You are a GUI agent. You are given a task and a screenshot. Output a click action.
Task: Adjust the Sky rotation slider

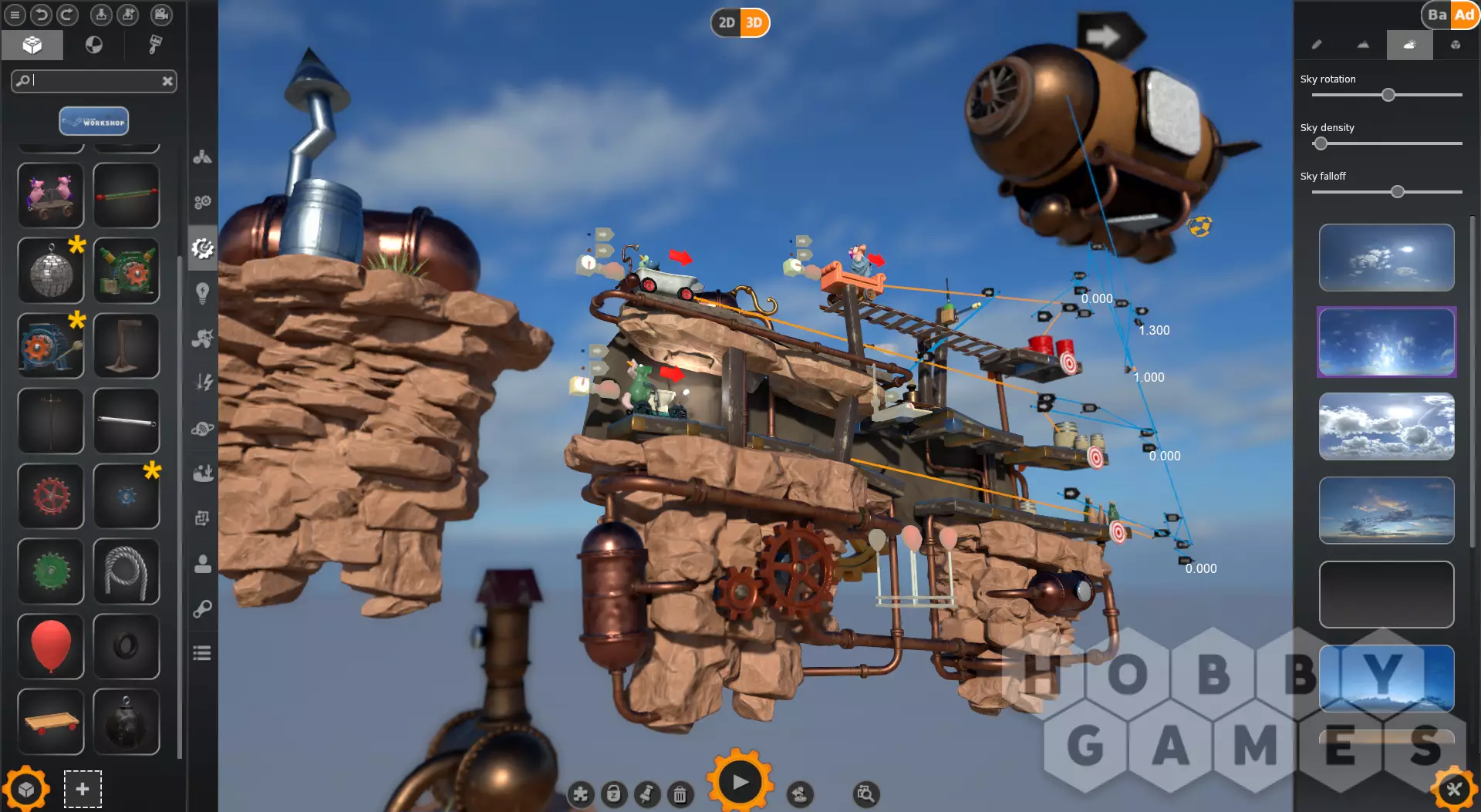pyautogui.click(x=1388, y=95)
